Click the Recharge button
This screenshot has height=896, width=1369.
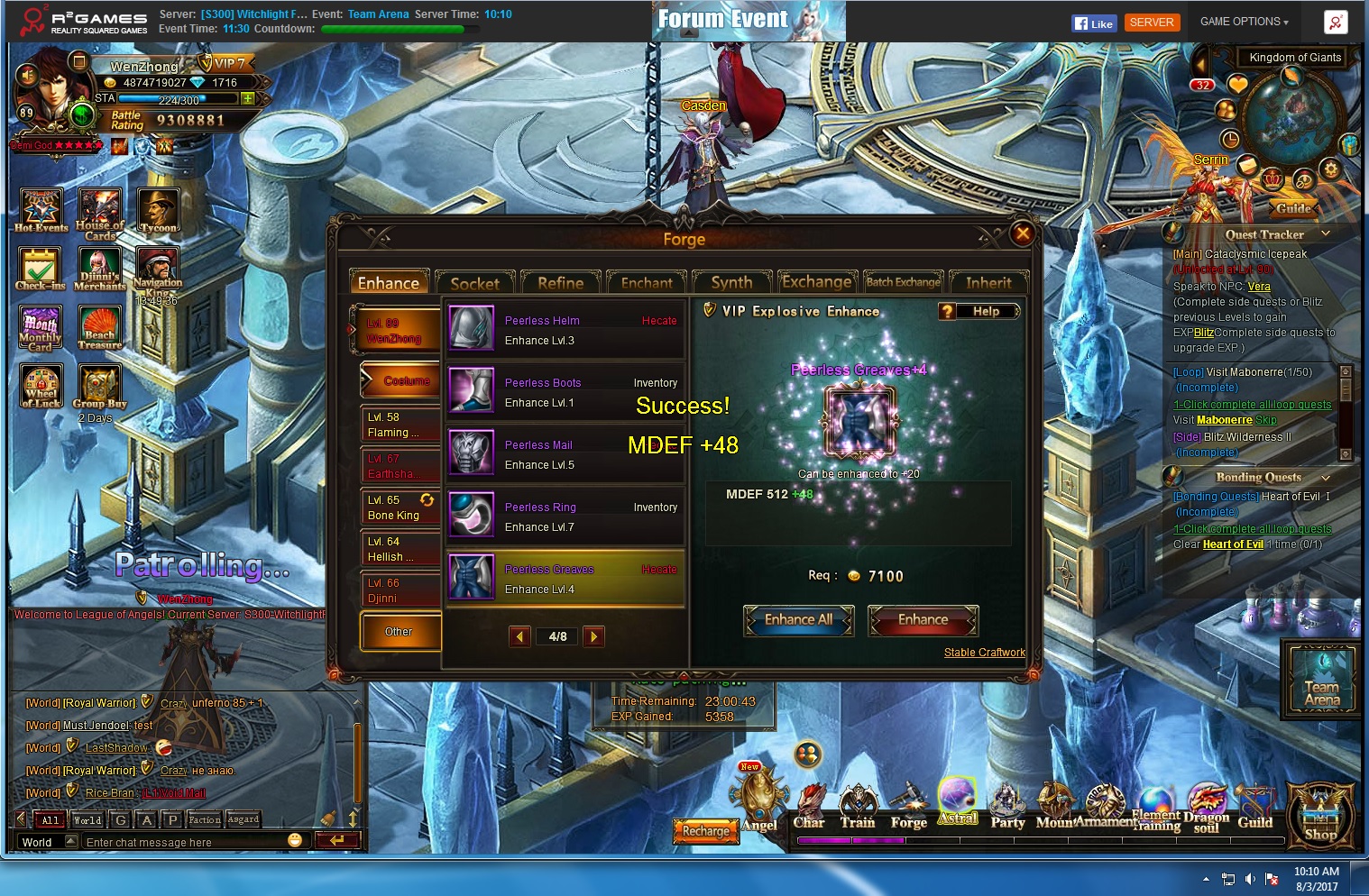click(x=705, y=831)
